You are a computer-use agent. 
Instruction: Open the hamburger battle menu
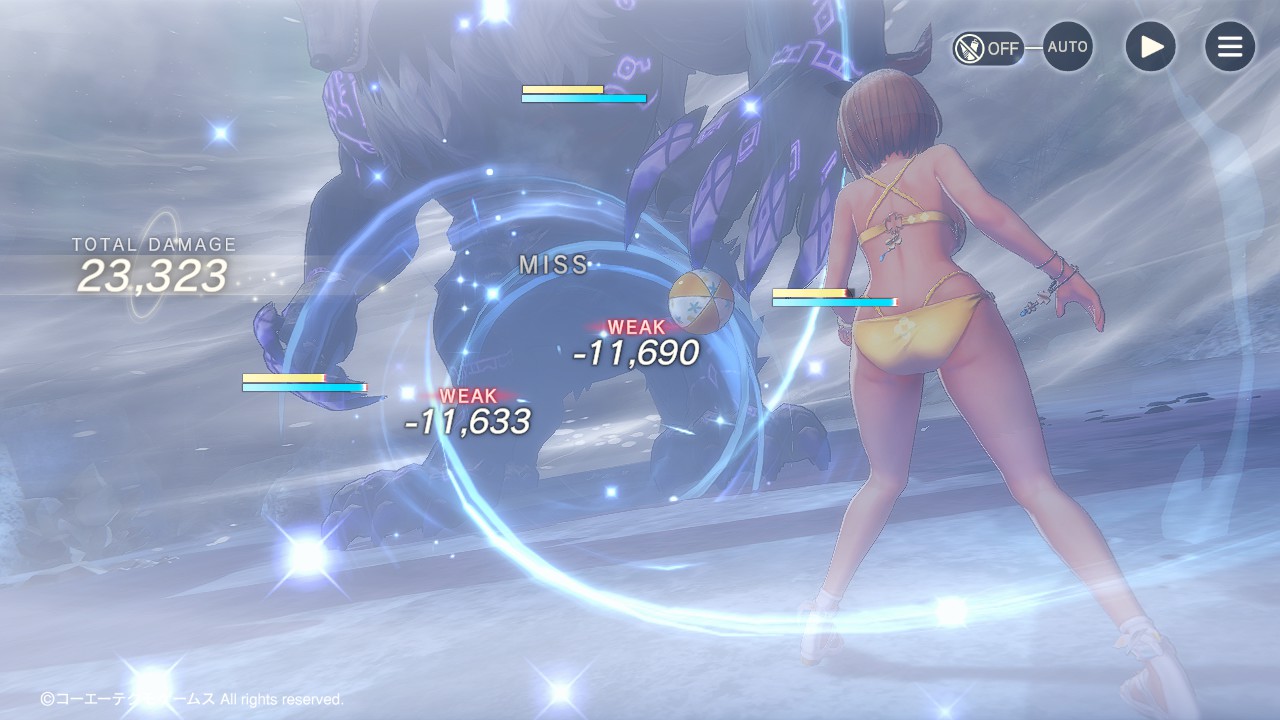pyautogui.click(x=1229, y=47)
